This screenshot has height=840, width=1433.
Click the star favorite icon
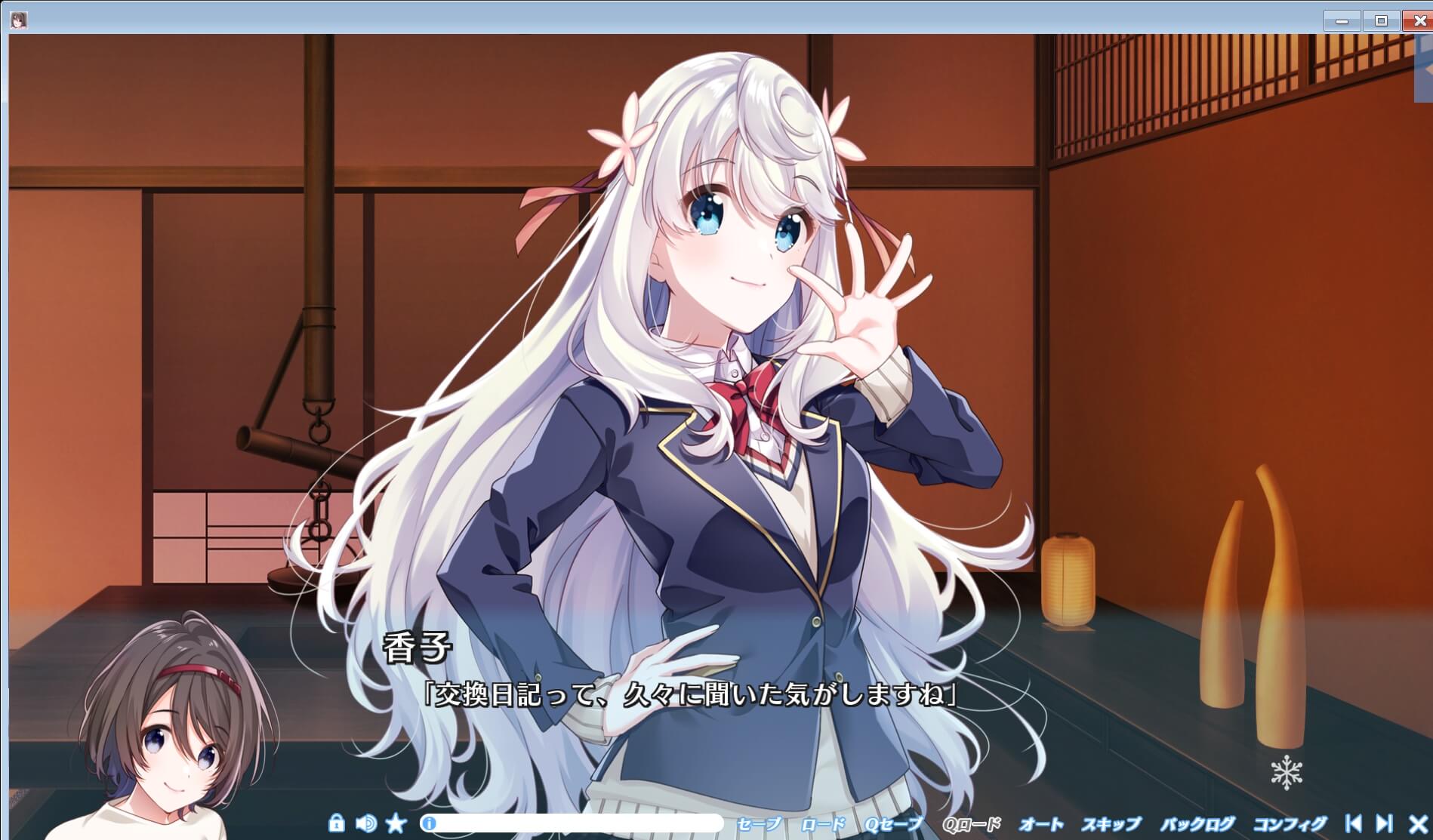click(396, 824)
